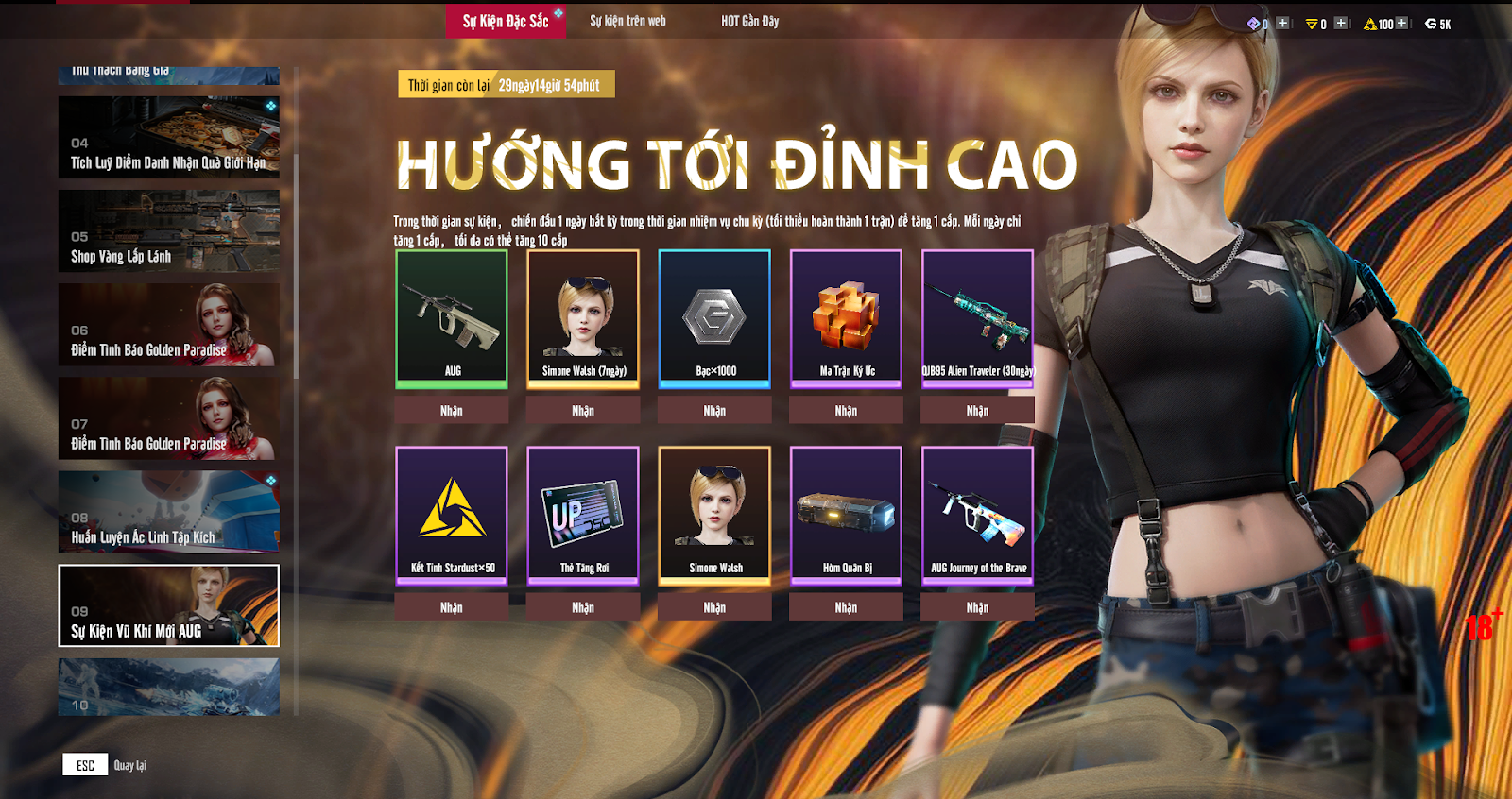Claim the Kết Tinh Stardust×50 reward

pos(452,607)
